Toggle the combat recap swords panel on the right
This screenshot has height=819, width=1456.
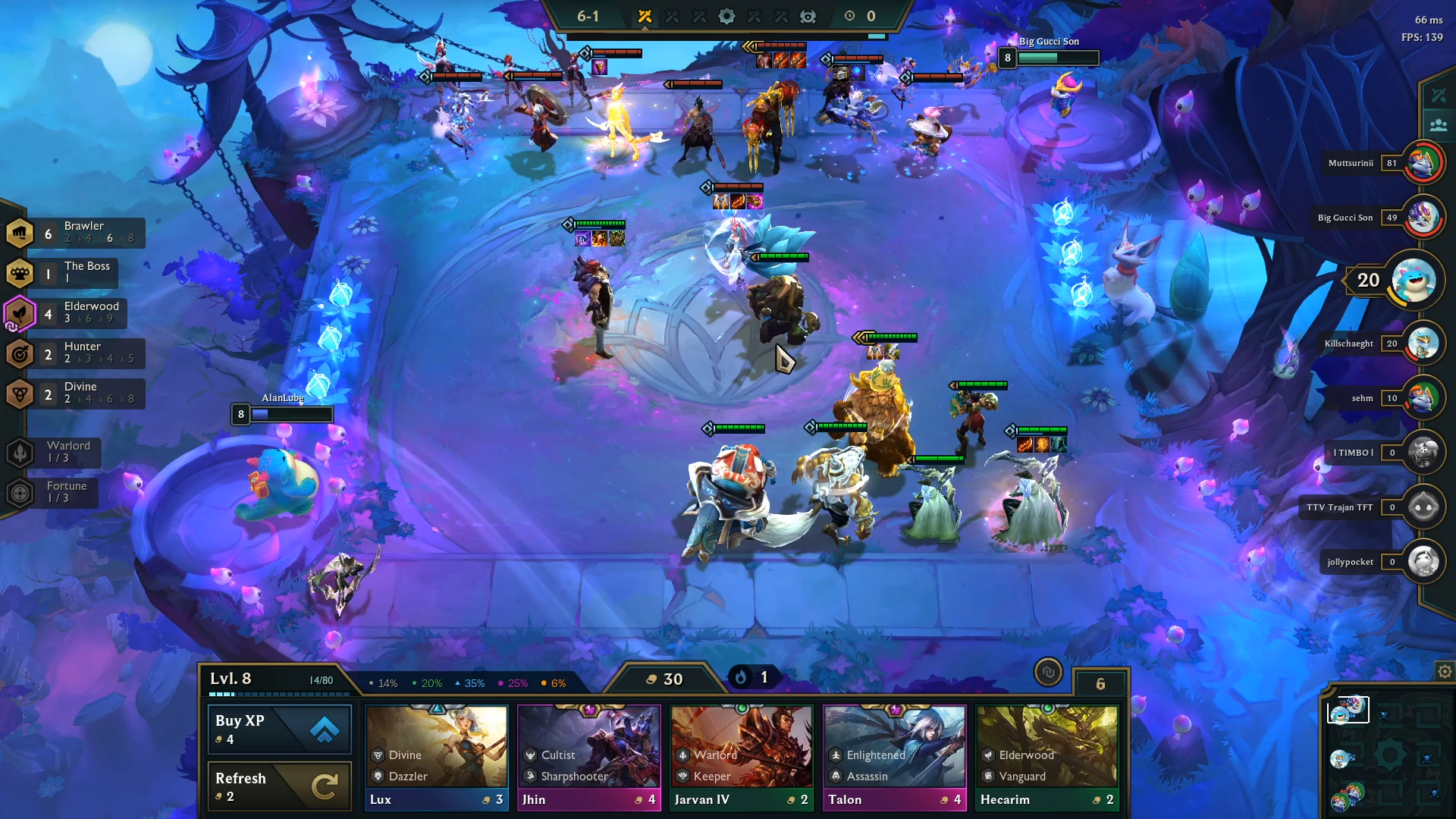coord(1437,94)
